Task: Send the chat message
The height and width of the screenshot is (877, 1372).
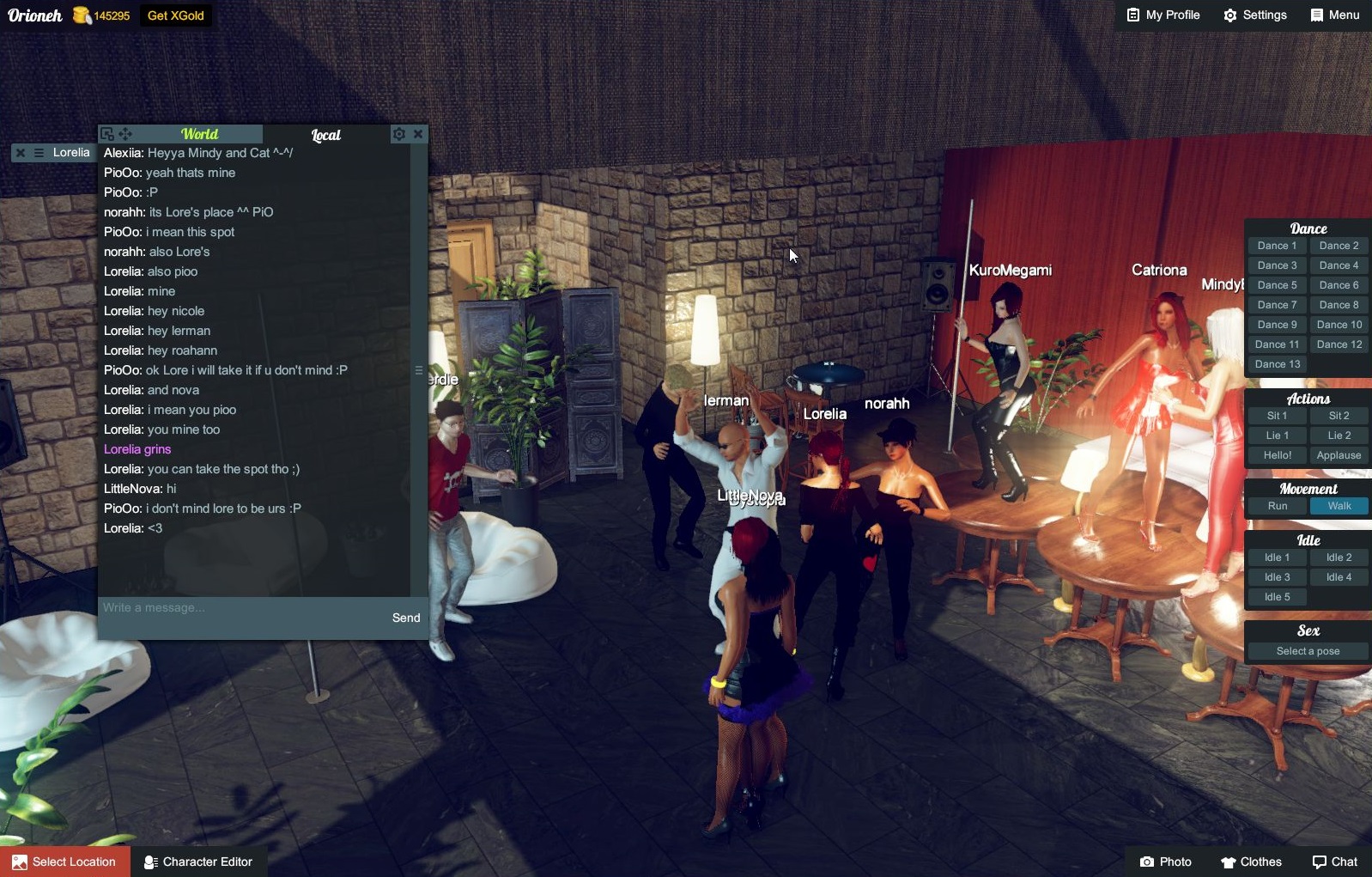Action: (406, 618)
